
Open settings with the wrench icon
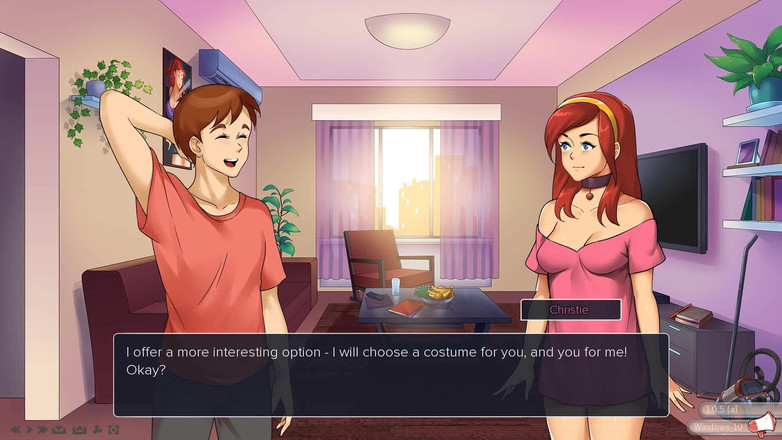tap(97, 430)
